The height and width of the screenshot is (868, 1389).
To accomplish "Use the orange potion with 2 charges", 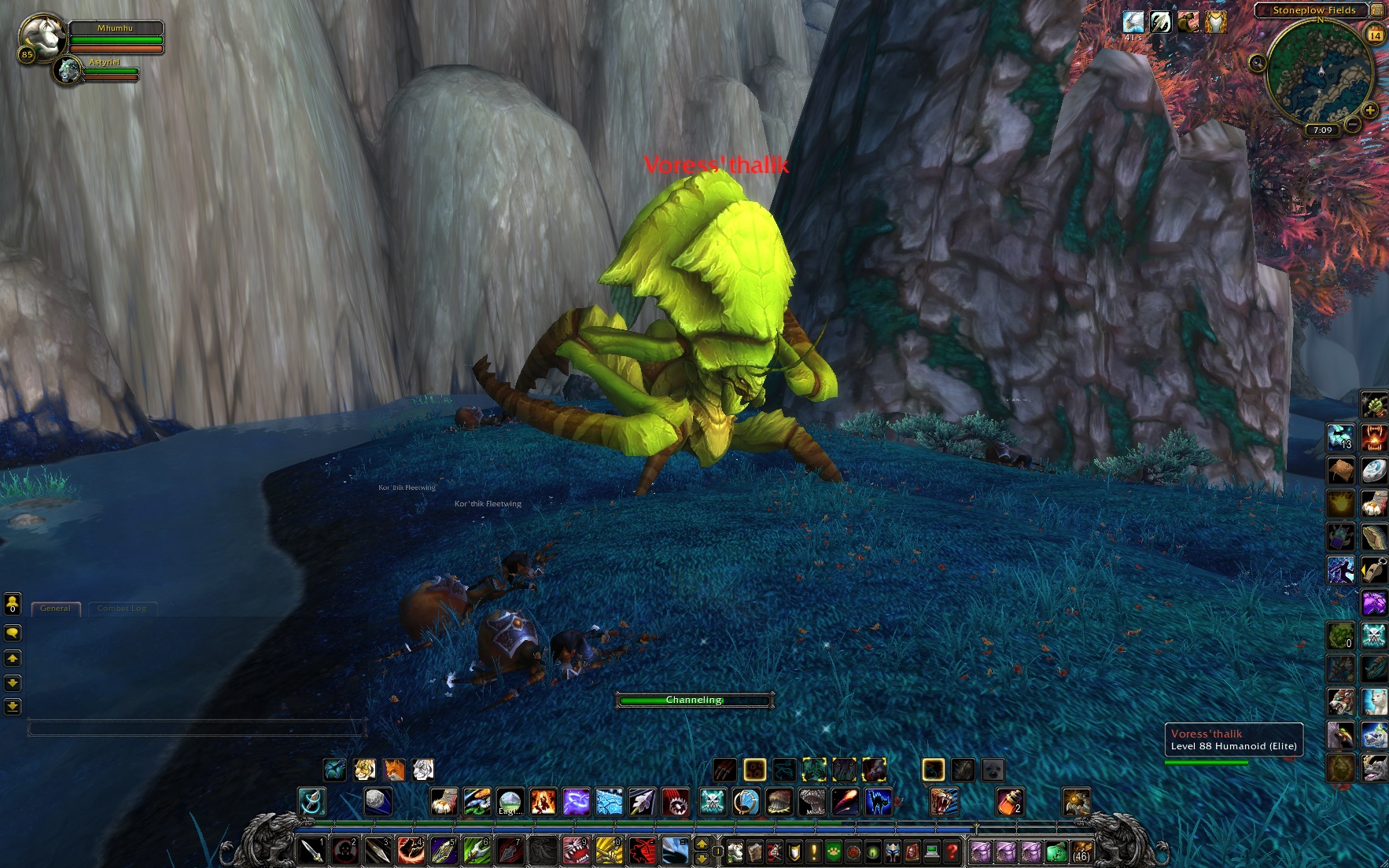I will coord(1010,802).
